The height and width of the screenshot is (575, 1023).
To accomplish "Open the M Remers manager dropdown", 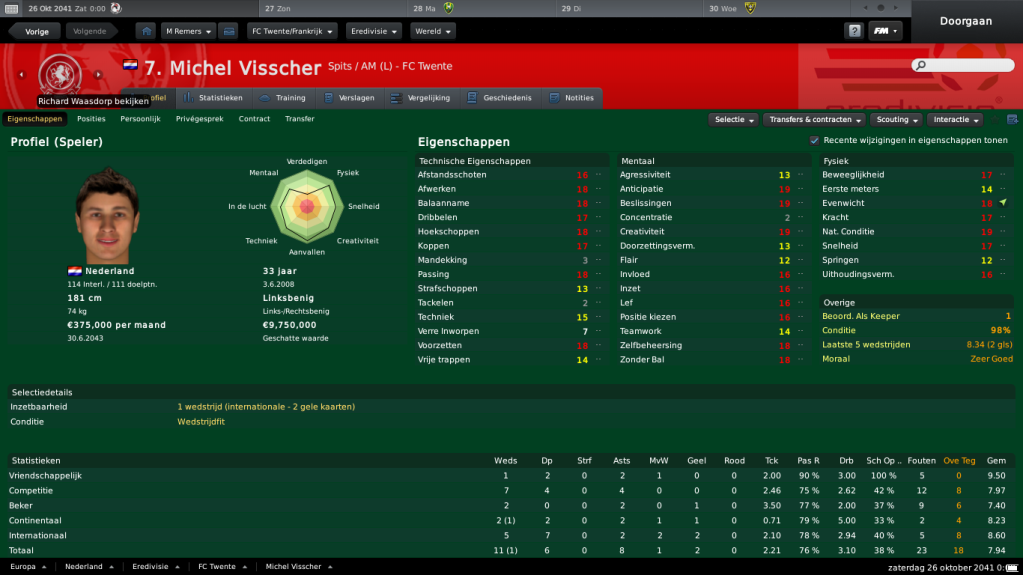I will (x=188, y=31).
